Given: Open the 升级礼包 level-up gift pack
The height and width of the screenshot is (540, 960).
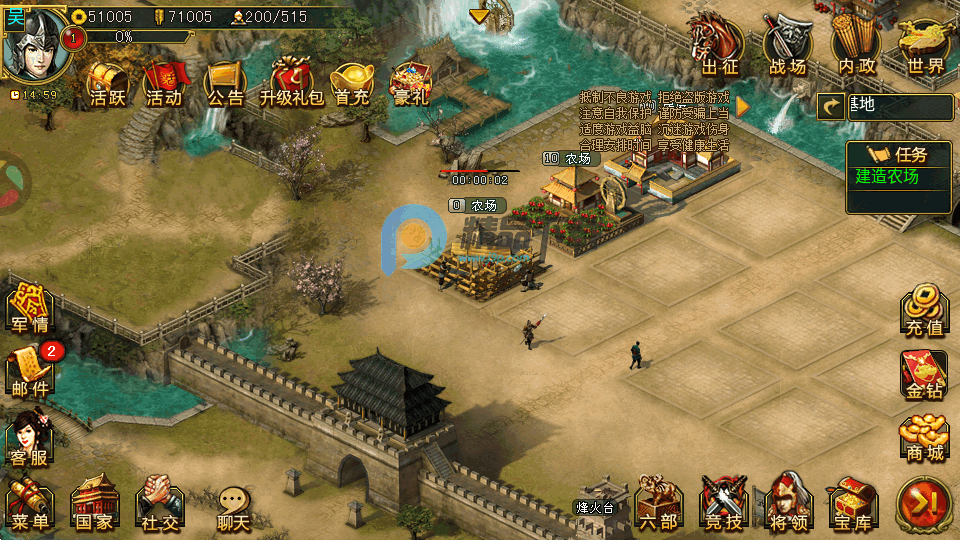Looking at the screenshot, I should pos(291,82).
